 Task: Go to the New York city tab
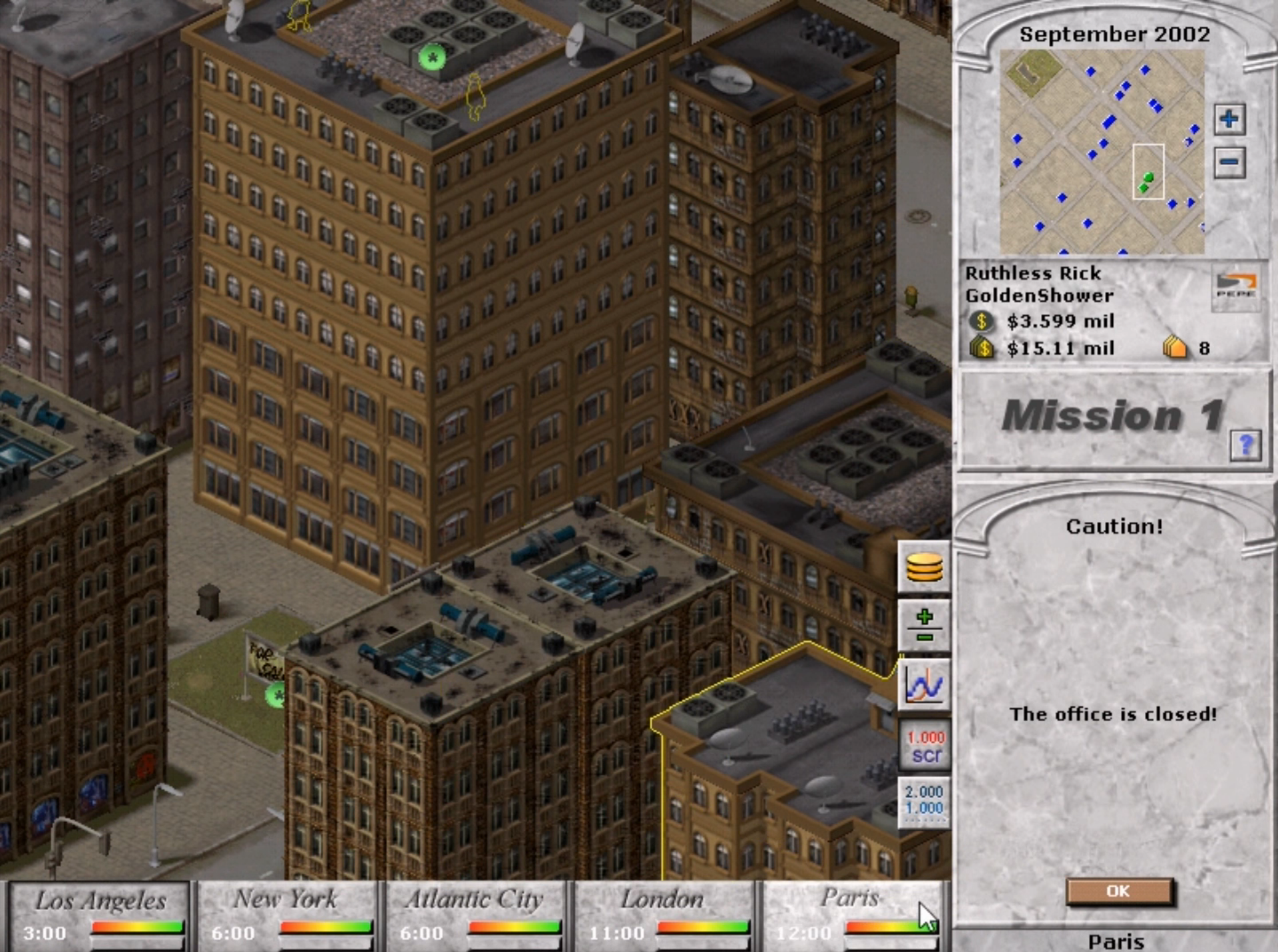(288, 915)
